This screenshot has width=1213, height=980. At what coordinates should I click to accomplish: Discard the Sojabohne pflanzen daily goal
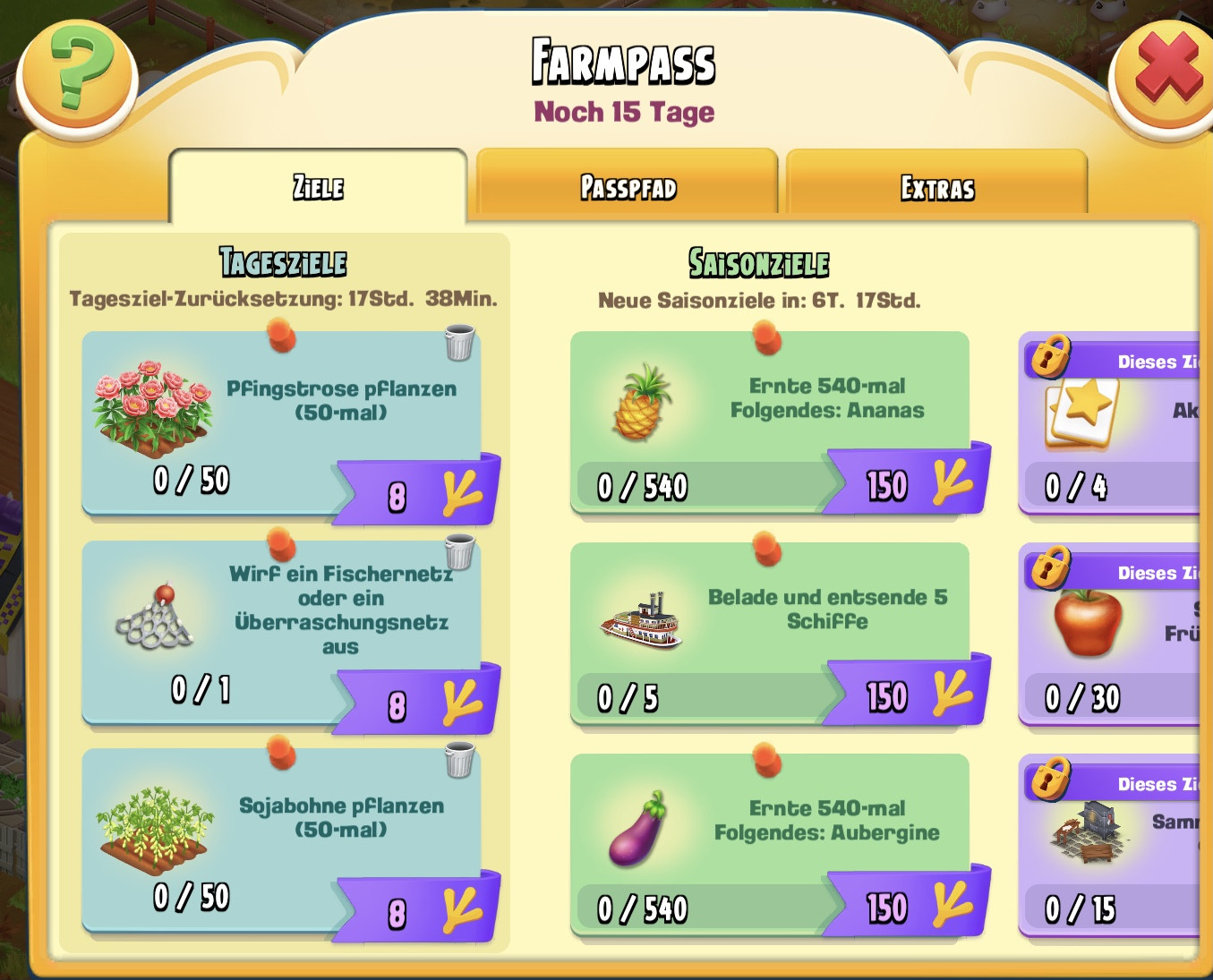(459, 761)
